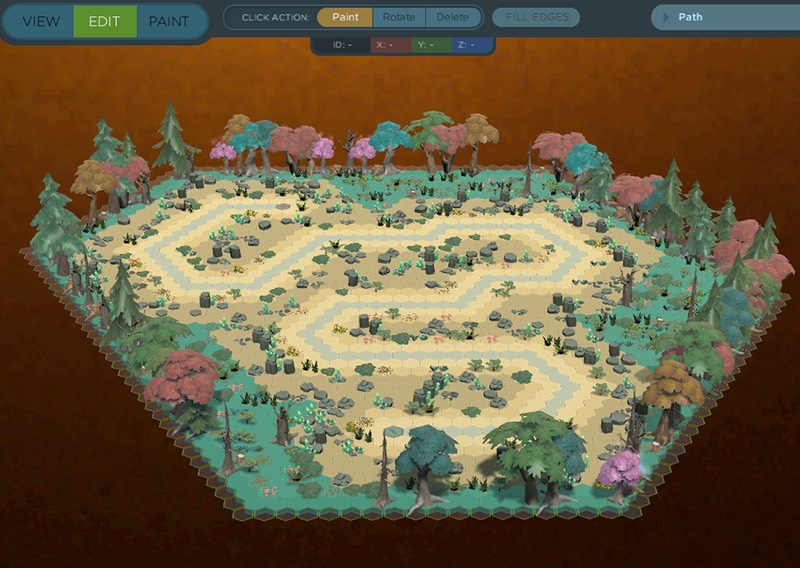Open the PAINT mode tab

pos(171,21)
